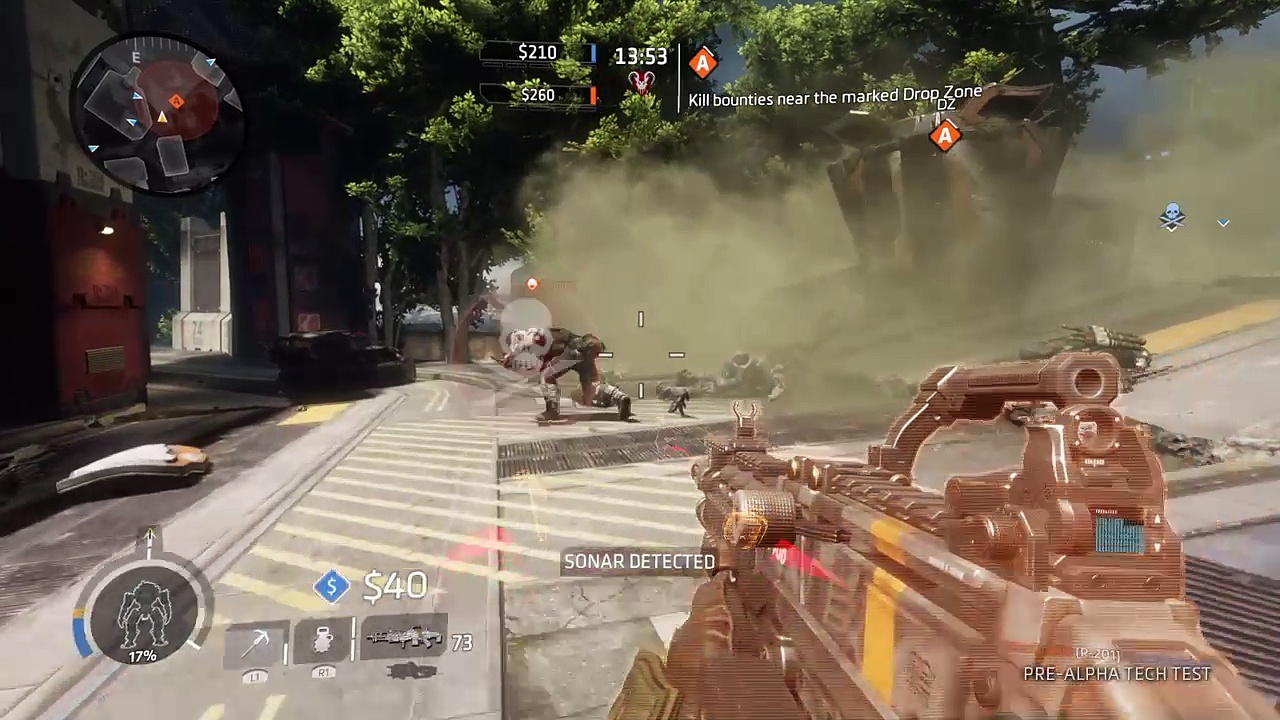Select the primary rifle weapon icon
The width and height of the screenshot is (1280, 720).
[x=404, y=638]
